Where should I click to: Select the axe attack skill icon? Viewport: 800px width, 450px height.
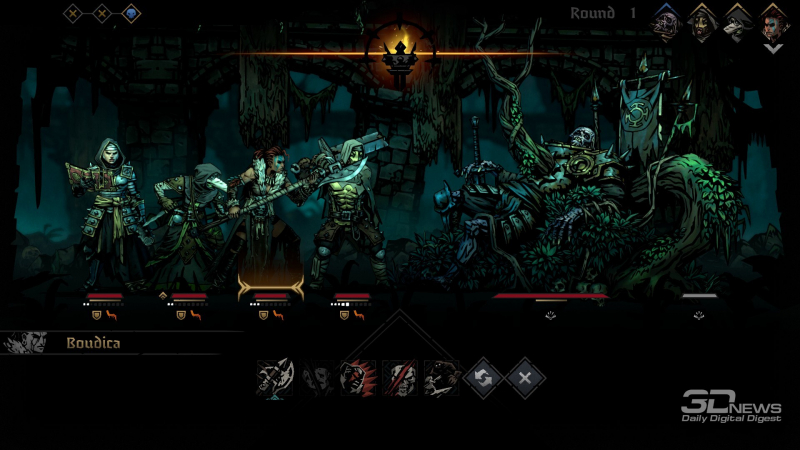point(274,378)
